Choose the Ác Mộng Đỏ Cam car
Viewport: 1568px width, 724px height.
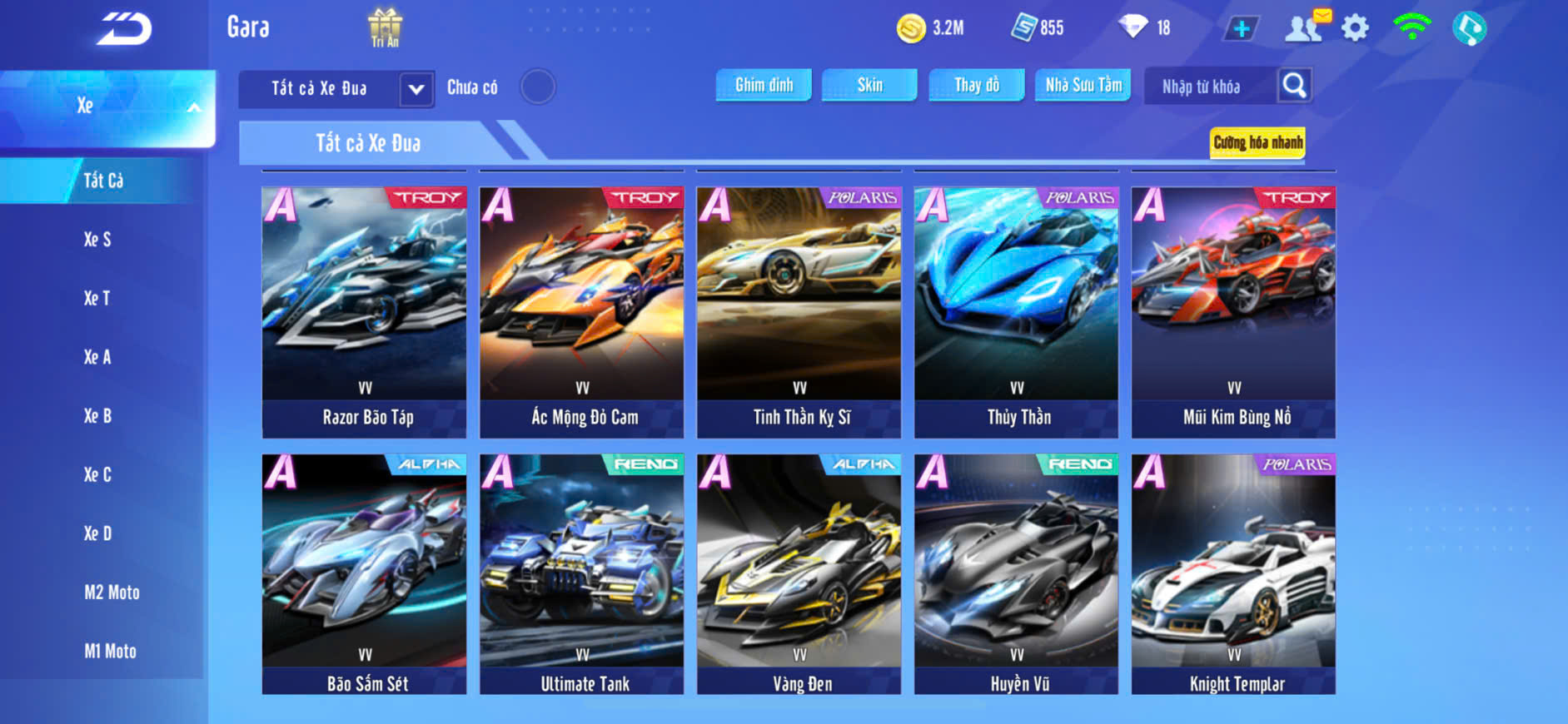(x=581, y=312)
